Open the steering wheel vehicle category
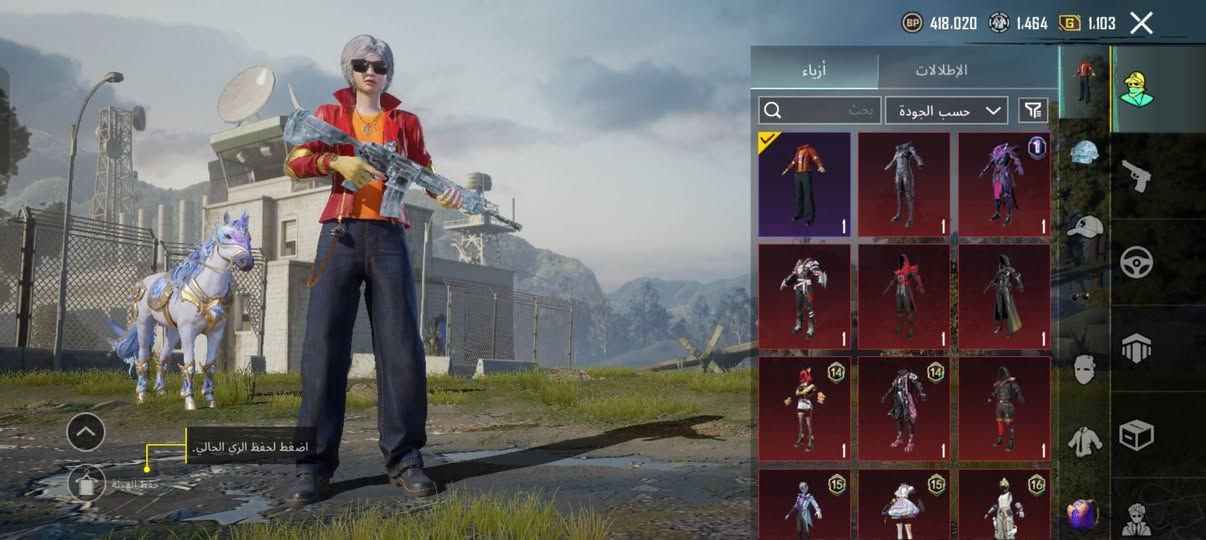 (1136, 262)
